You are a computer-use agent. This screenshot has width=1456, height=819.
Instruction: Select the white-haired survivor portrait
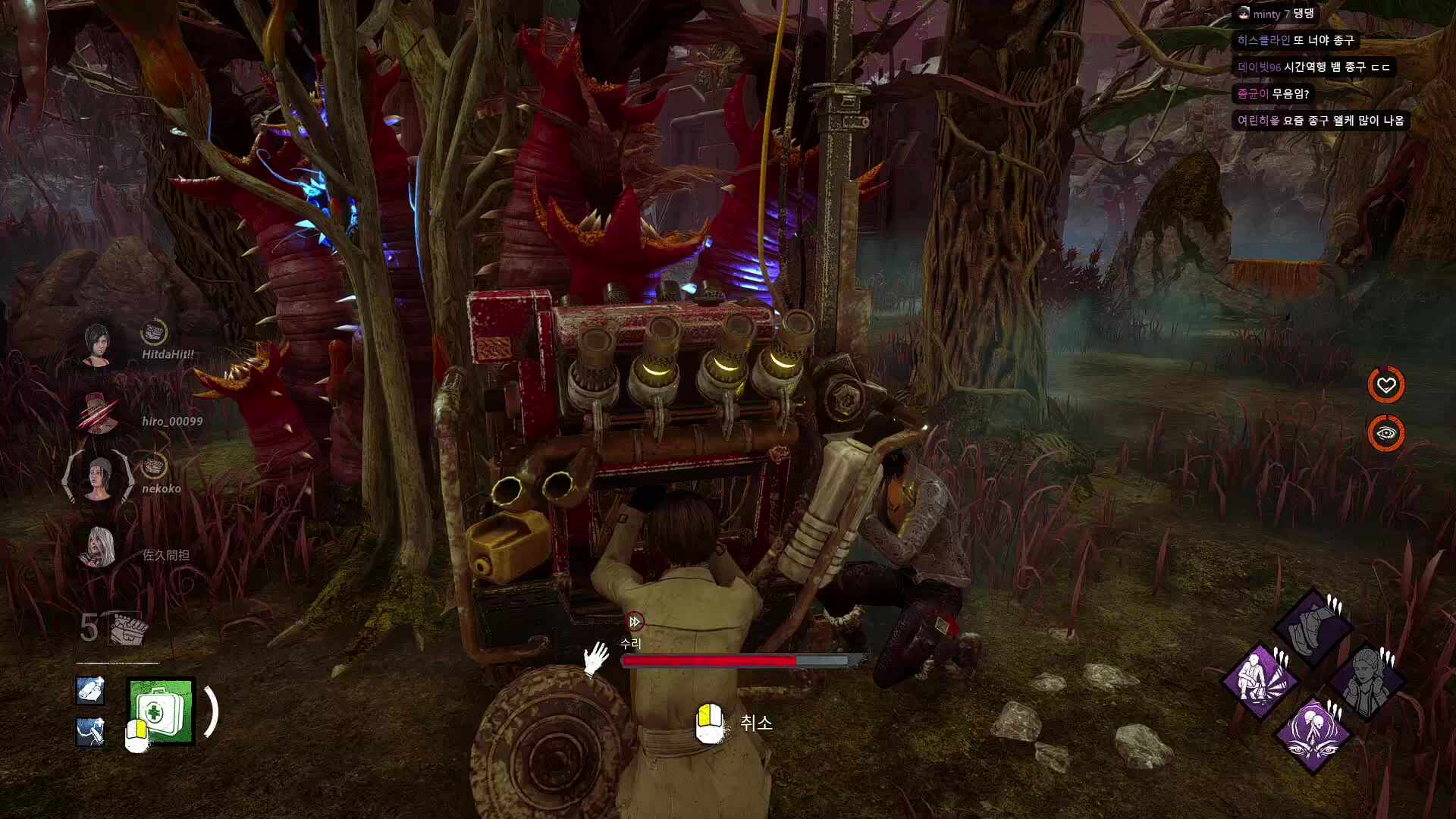point(98,548)
